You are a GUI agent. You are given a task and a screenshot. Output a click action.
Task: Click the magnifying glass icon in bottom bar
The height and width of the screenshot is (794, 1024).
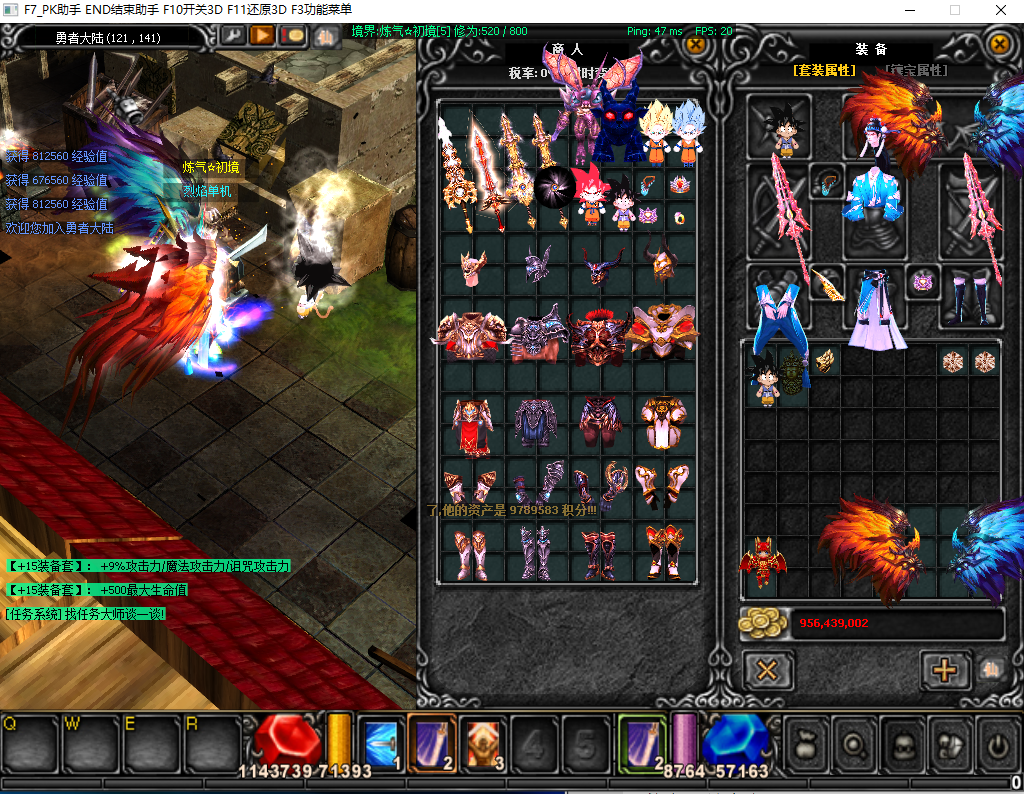click(x=853, y=746)
